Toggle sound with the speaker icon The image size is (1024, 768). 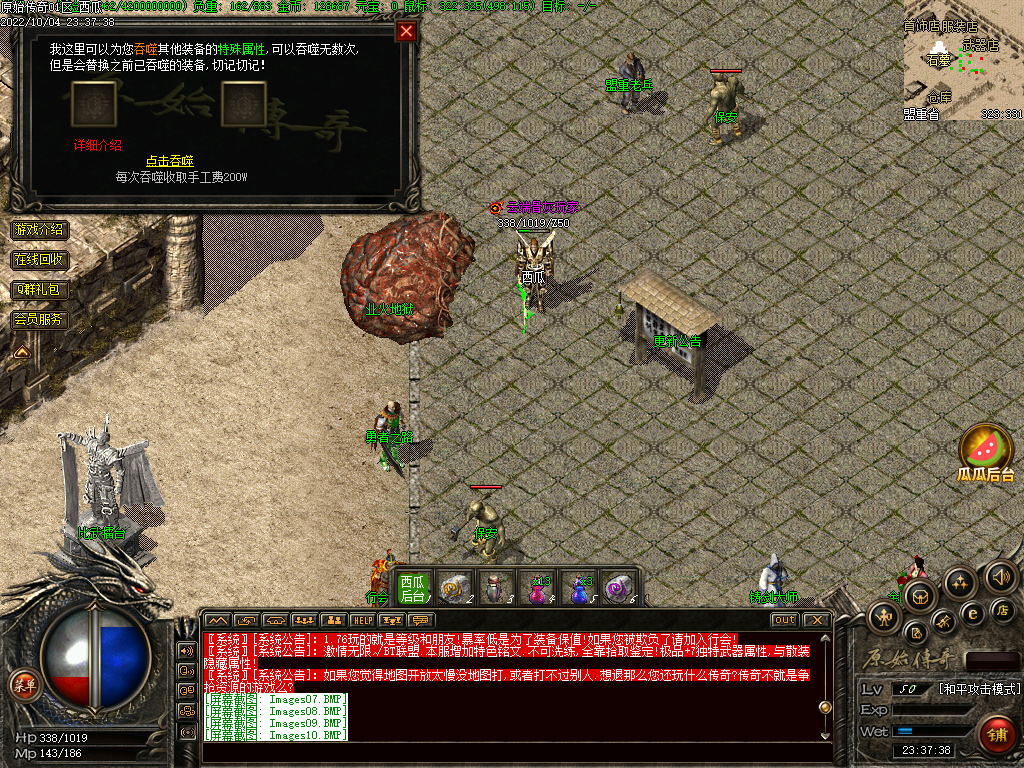(x=1001, y=577)
